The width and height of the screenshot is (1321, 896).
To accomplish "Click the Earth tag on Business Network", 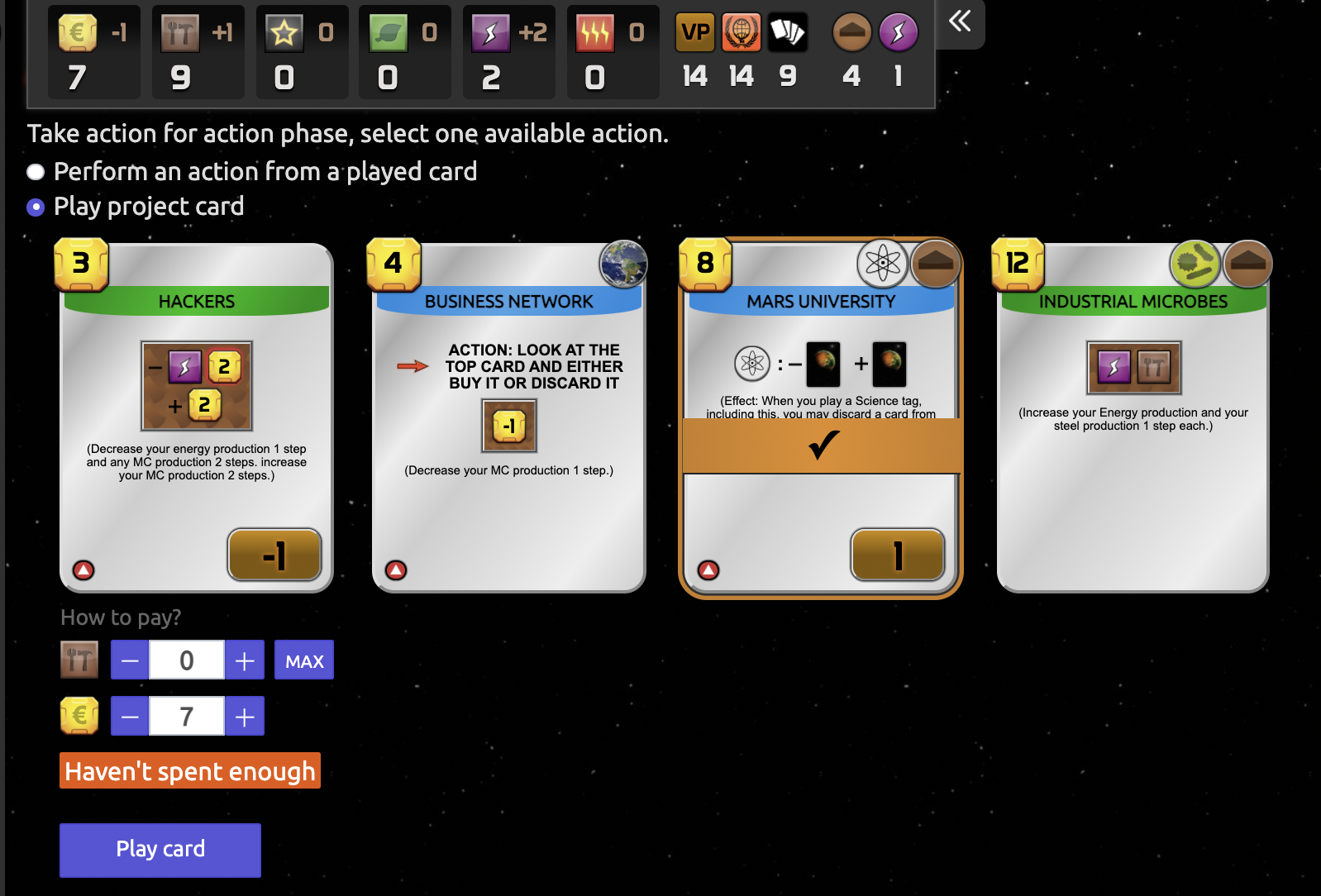I will click(x=622, y=265).
